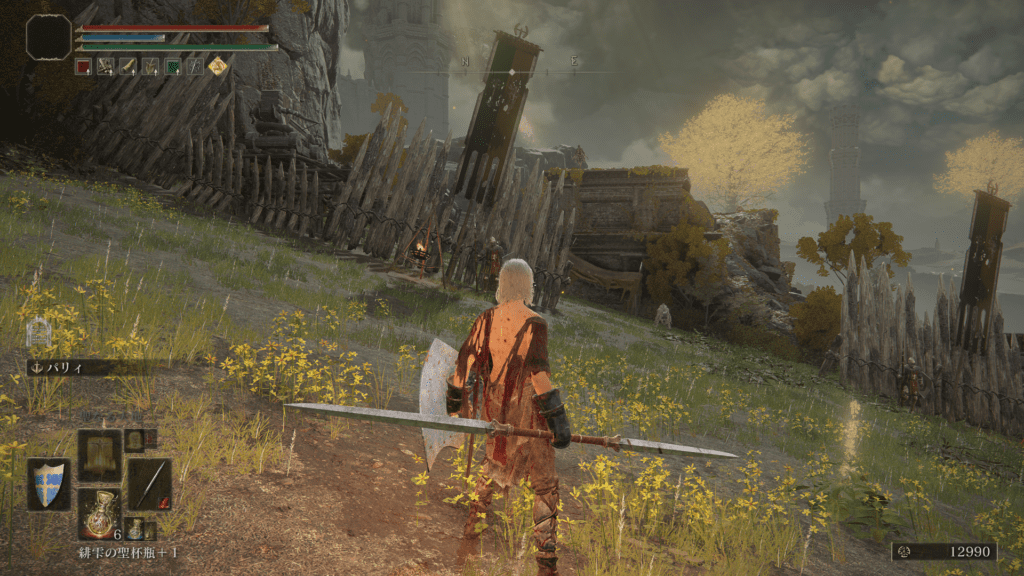Click the empty octagonal portrait frame
The height and width of the screenshot is (576, 1024).
click(x=48, y=37)
